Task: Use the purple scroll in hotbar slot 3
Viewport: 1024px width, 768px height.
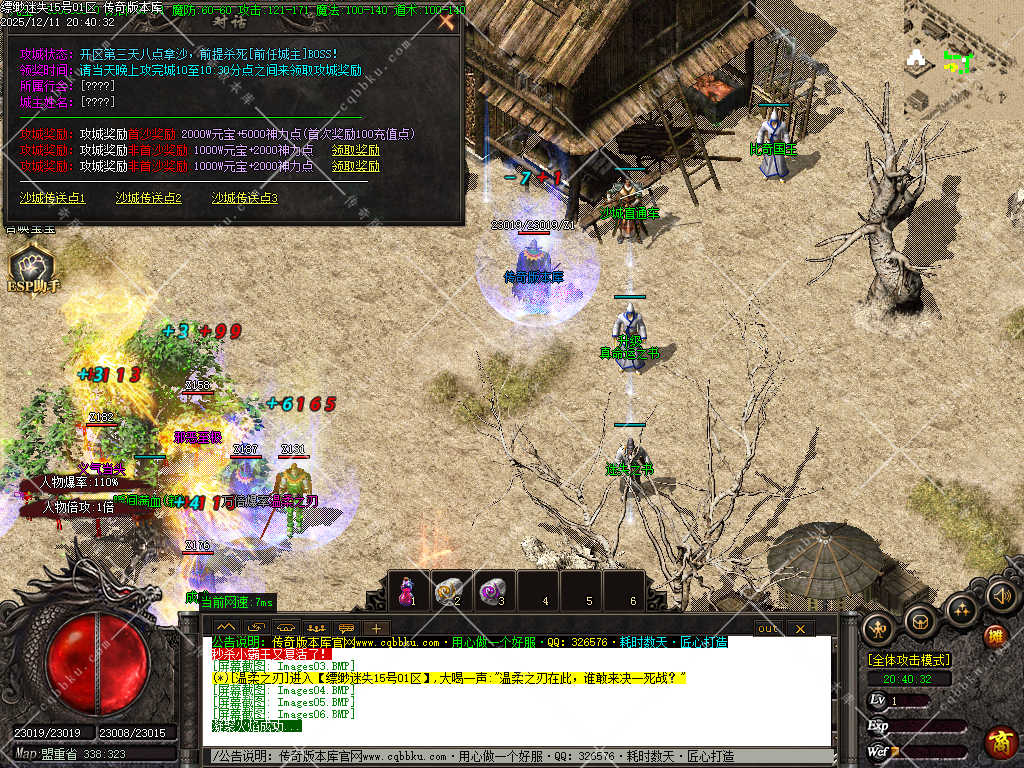Action: pyautogui.click(x=492, y=590)
